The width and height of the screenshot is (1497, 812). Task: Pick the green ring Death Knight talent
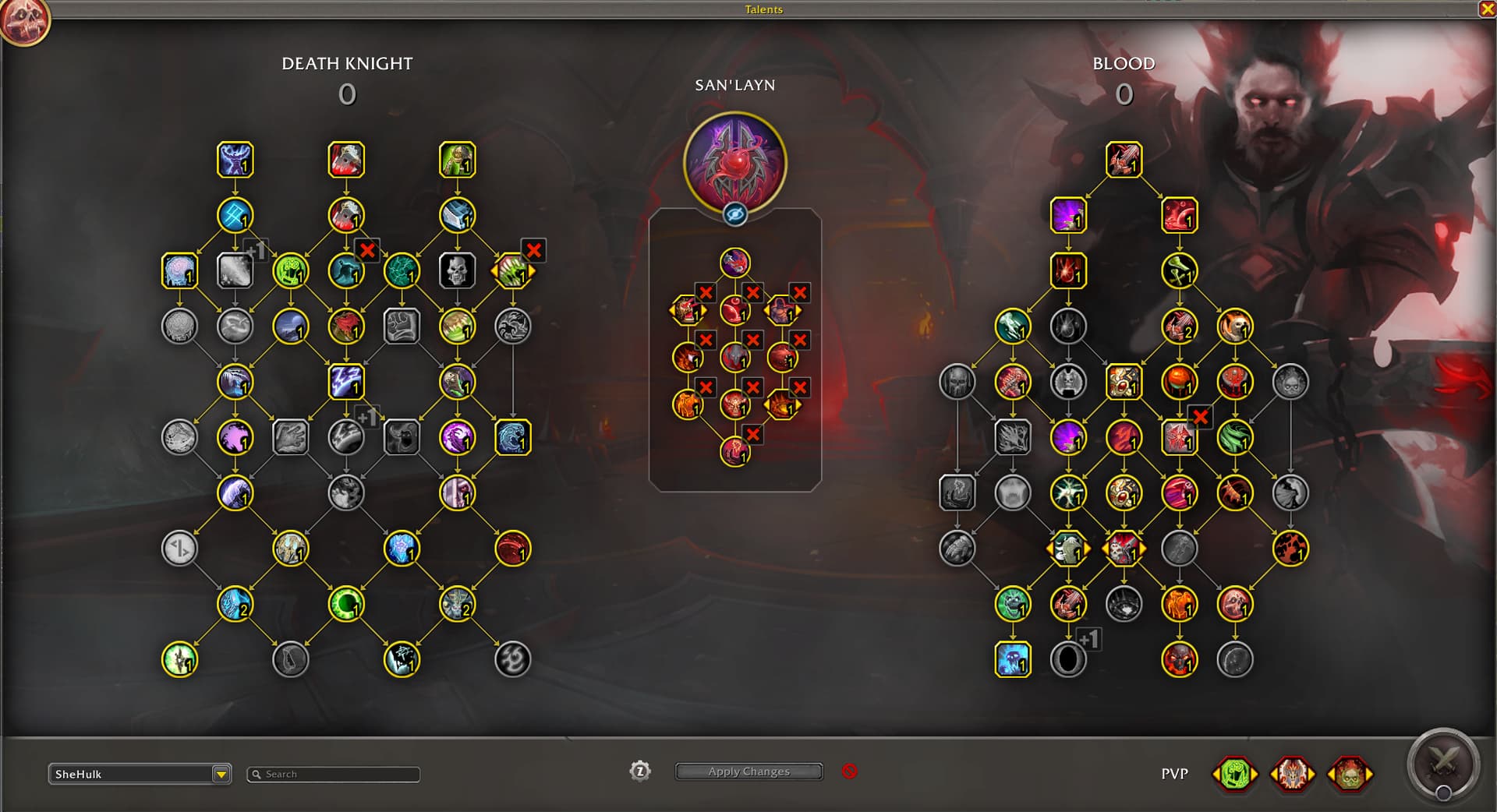(x=345, y=604)
